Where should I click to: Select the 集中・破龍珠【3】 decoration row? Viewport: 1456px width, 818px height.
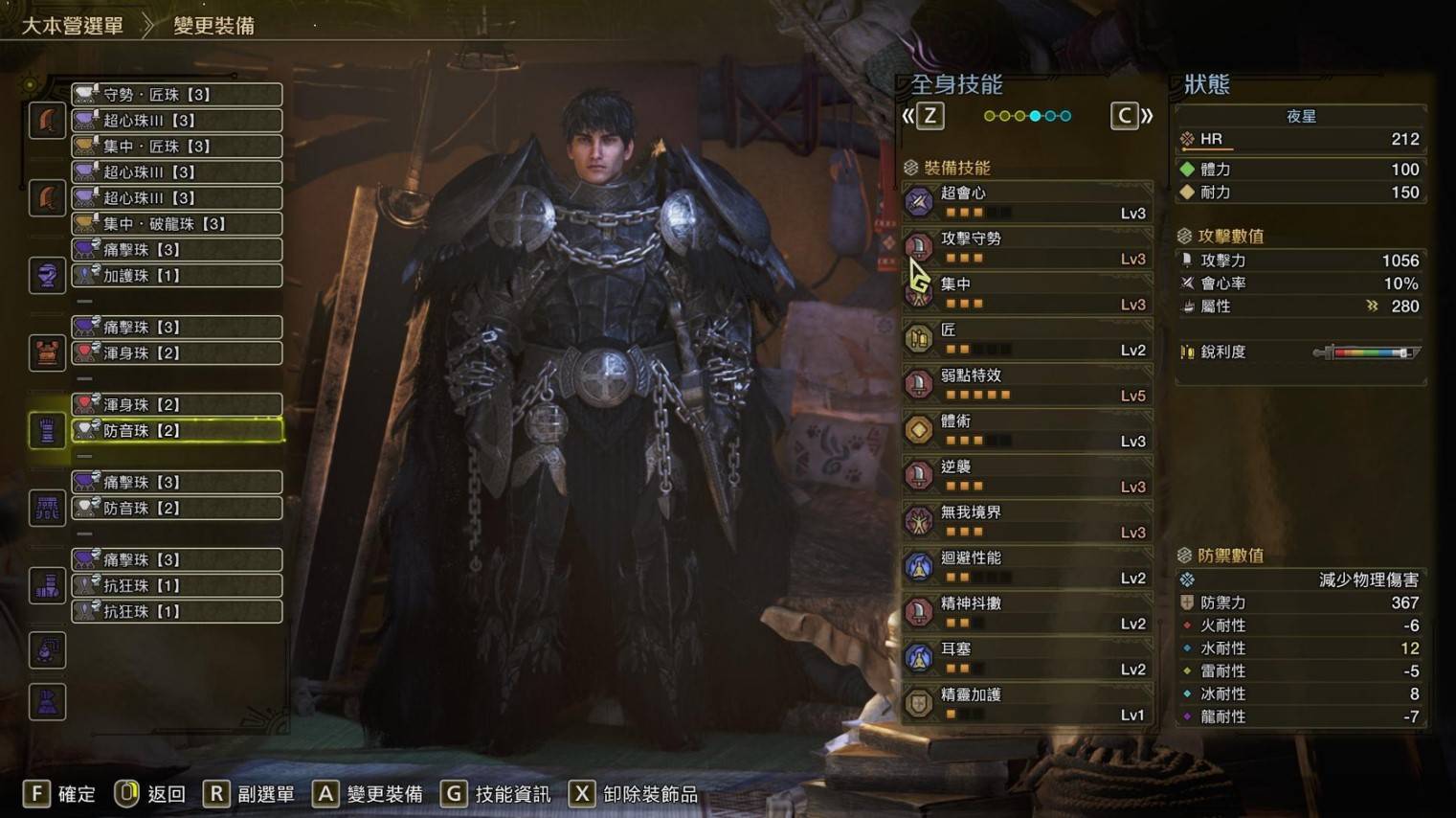pos(177,224)
